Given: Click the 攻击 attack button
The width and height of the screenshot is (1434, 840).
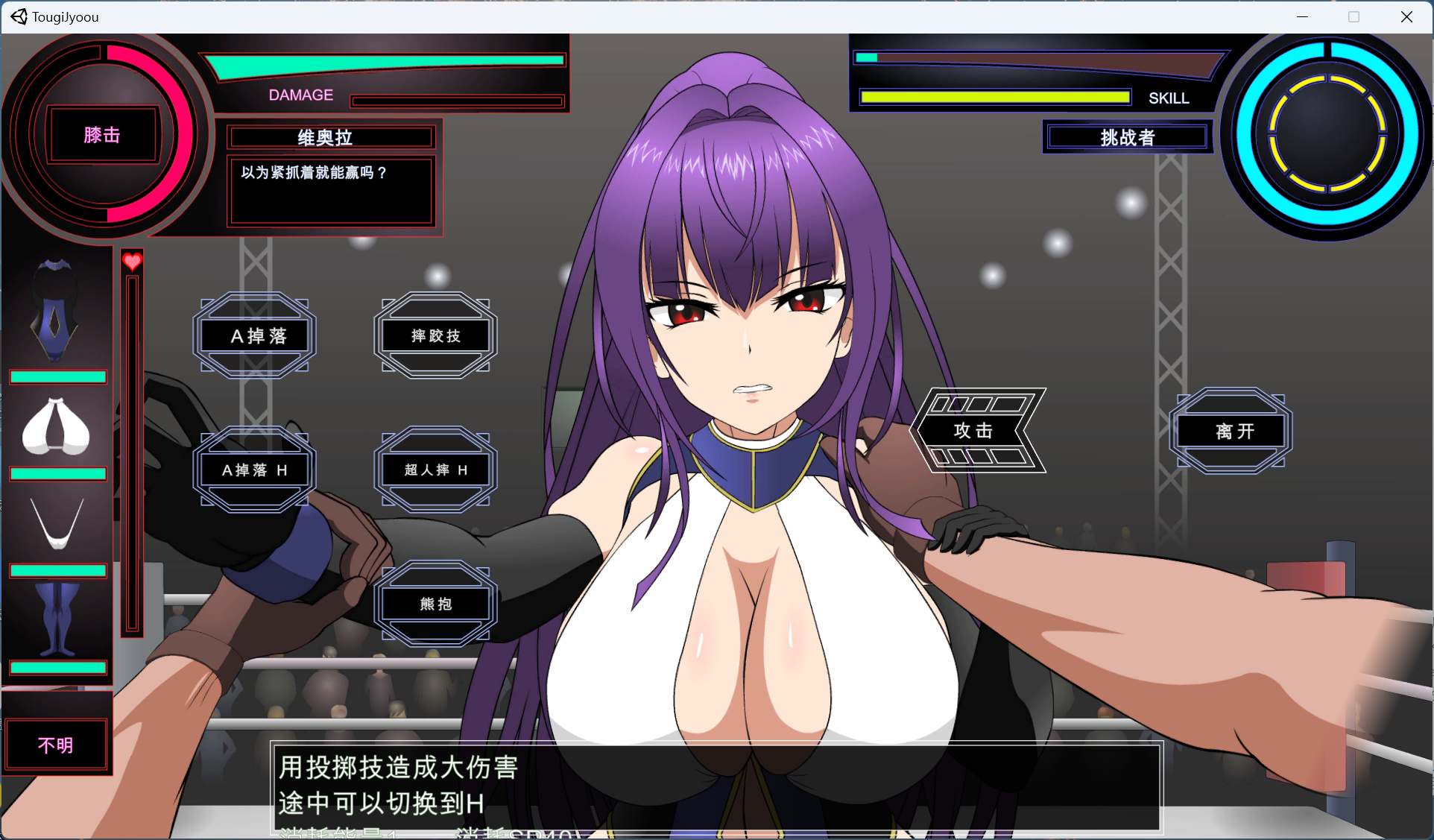Looking at the screenshot, I should click(x=973, y=431).
